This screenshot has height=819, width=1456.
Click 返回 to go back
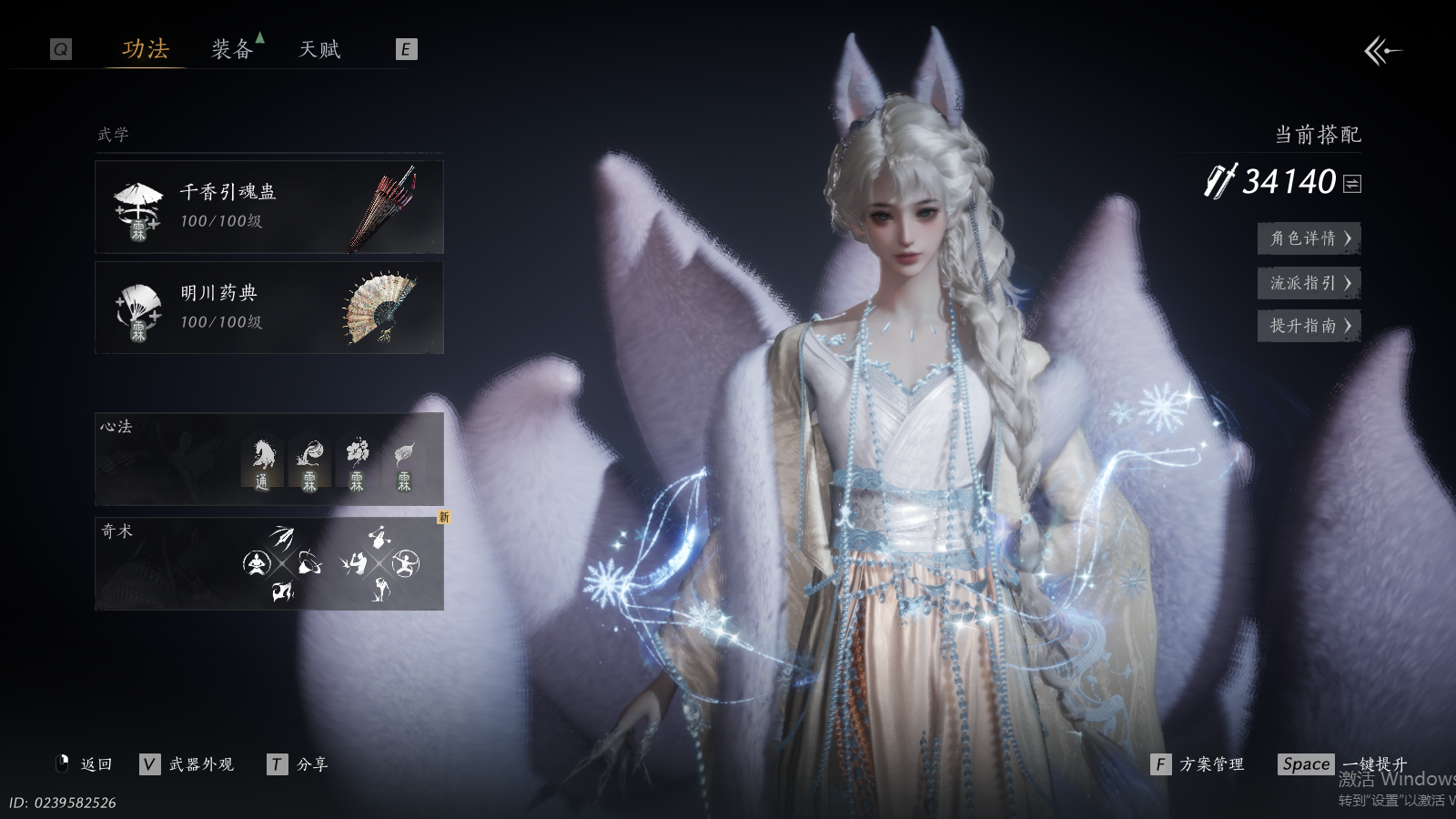pos(85,764)
